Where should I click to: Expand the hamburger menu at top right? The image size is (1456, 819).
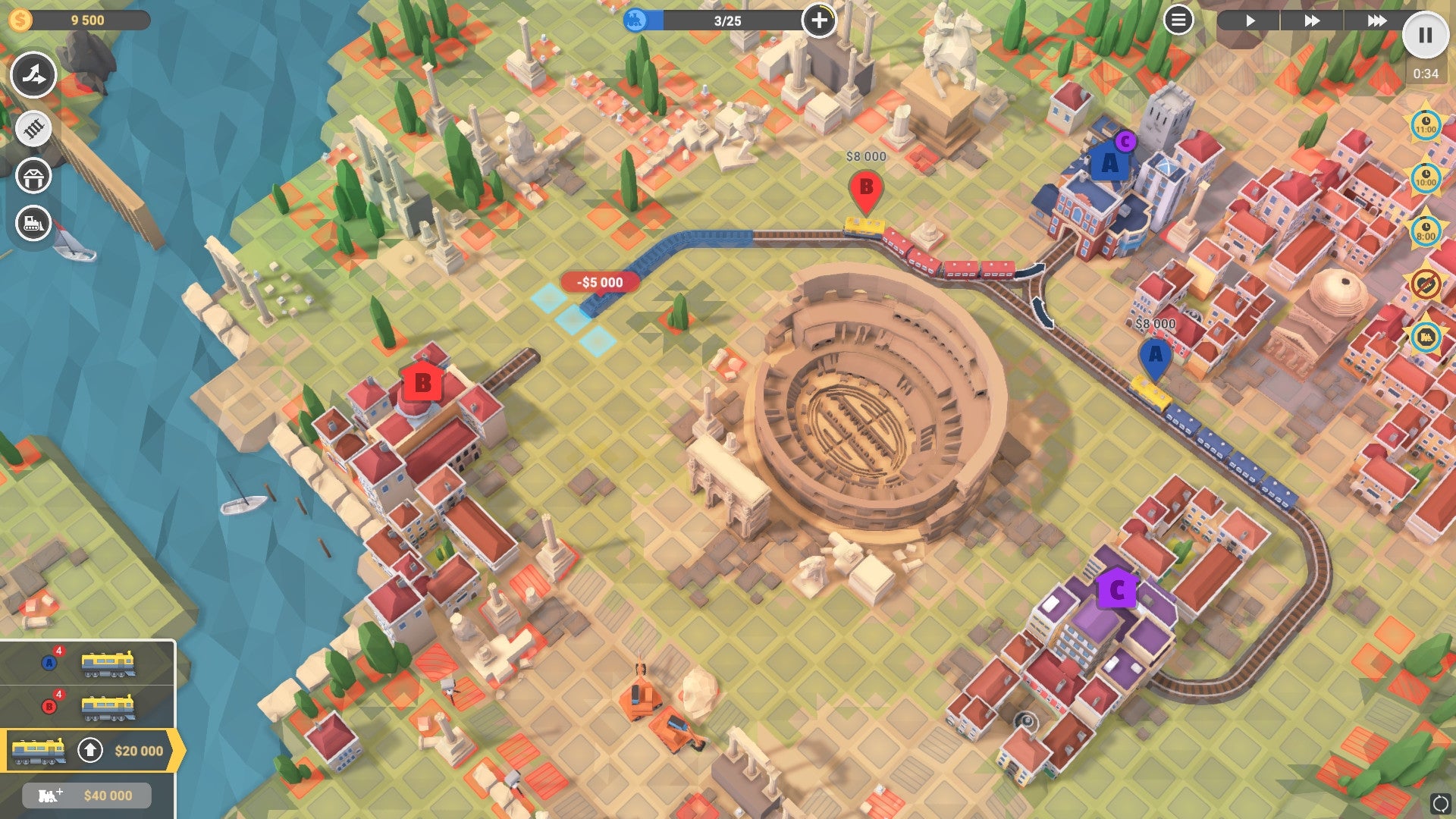click(x=1178, y=20)
